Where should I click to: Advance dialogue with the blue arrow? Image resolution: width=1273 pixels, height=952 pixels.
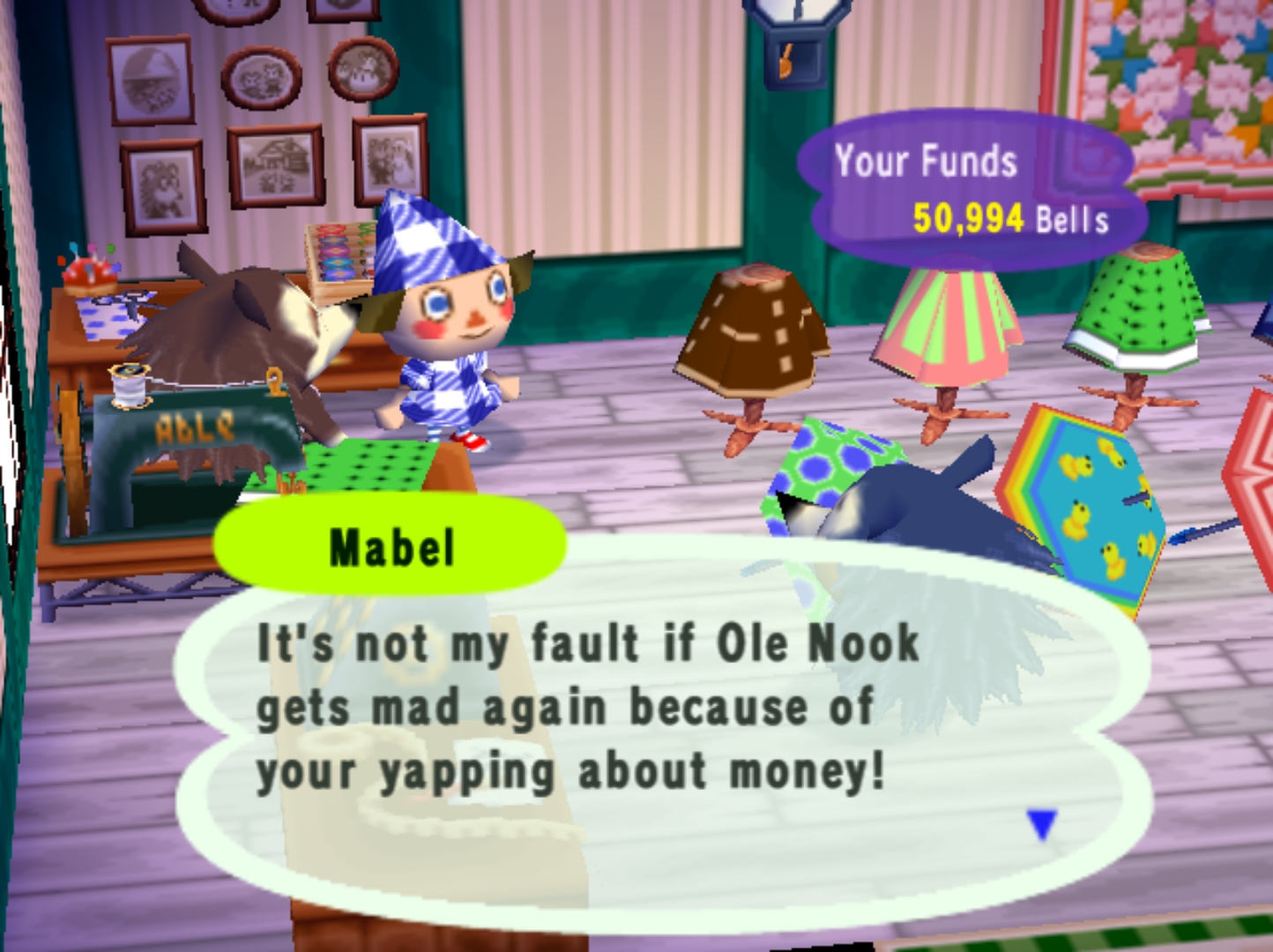click(x=1042, y=824)
